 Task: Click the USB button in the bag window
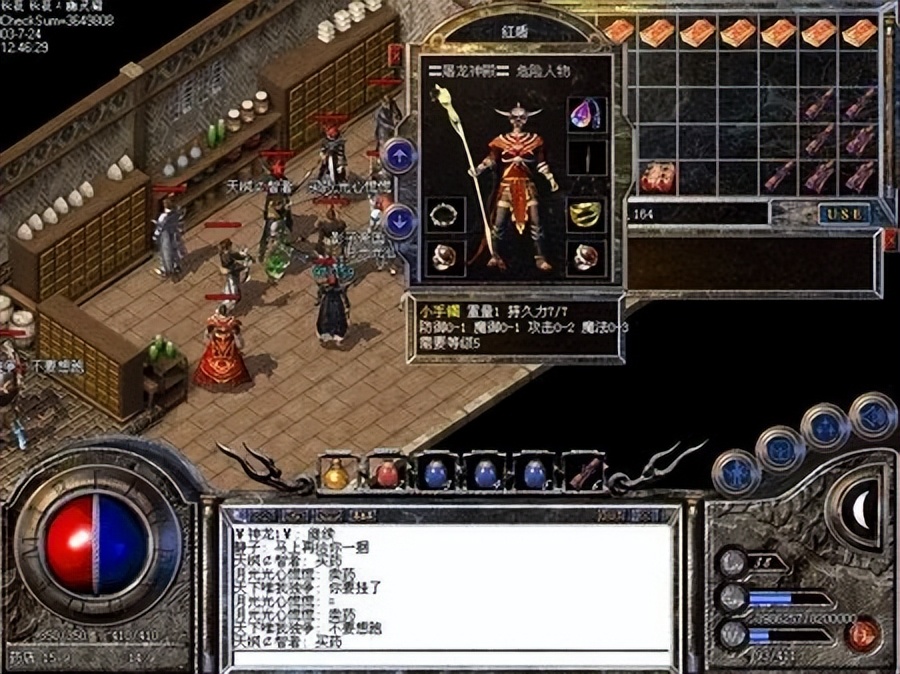844,213
